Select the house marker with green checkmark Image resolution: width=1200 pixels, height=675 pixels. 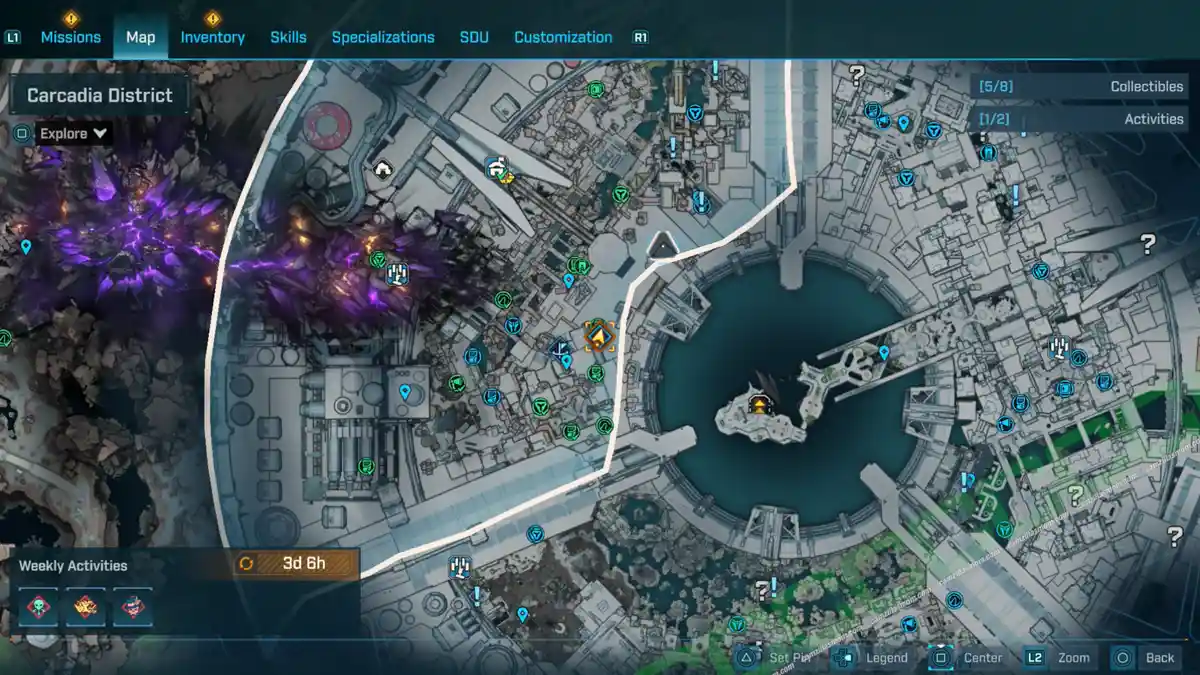click(x=497, y=169)
